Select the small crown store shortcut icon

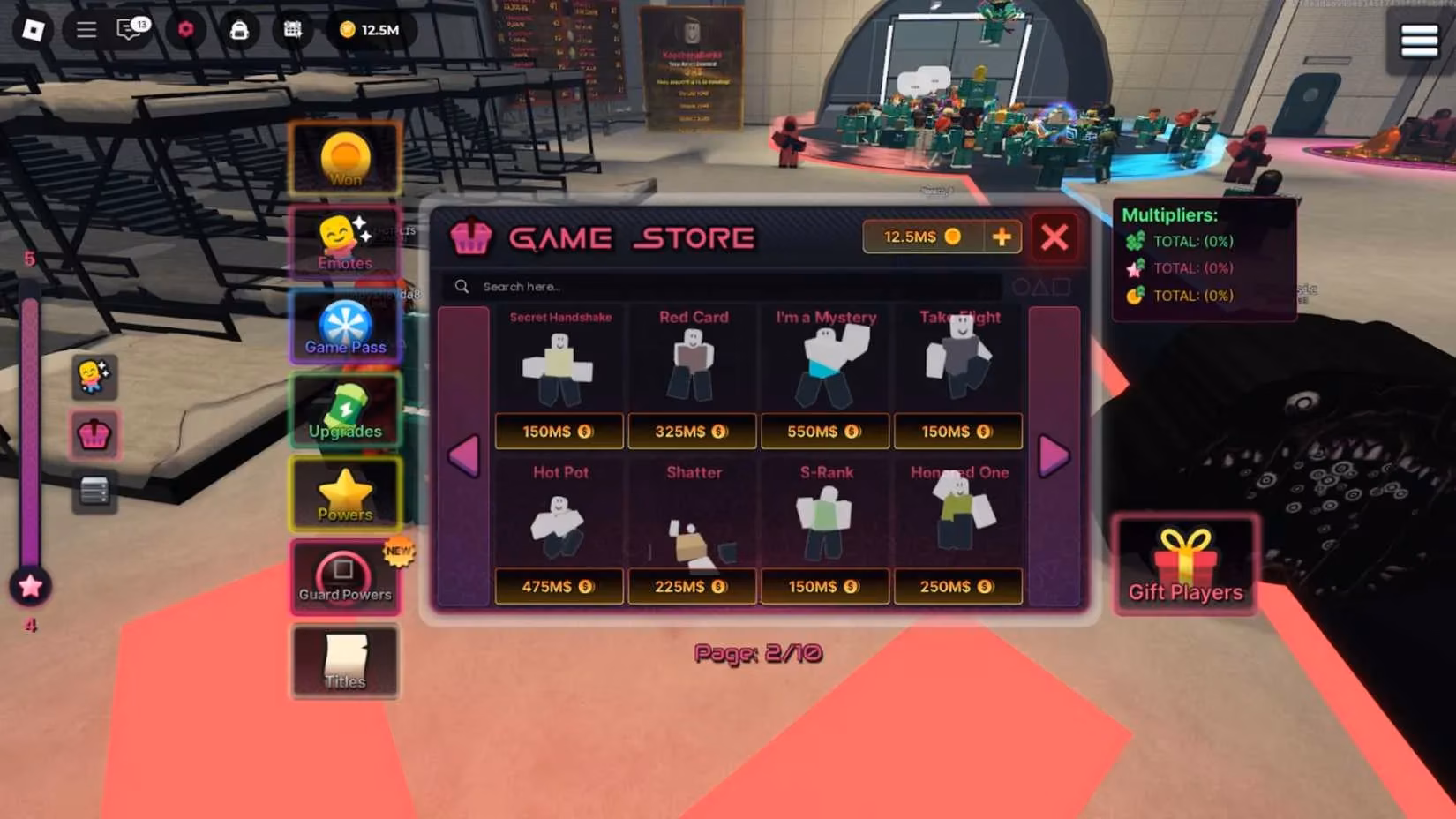coord(94,434)
